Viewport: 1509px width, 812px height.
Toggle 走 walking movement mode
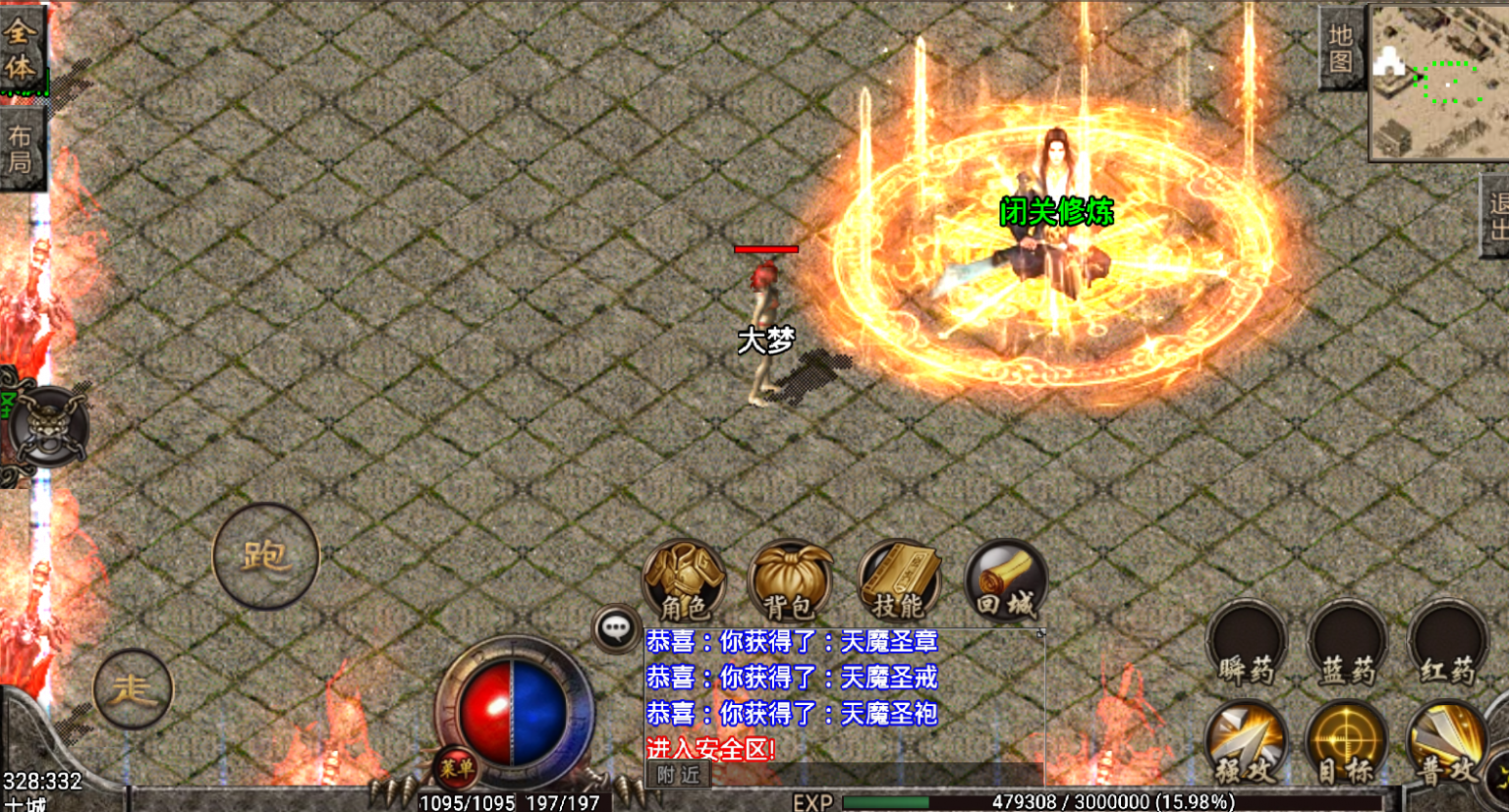pos(133,689)
